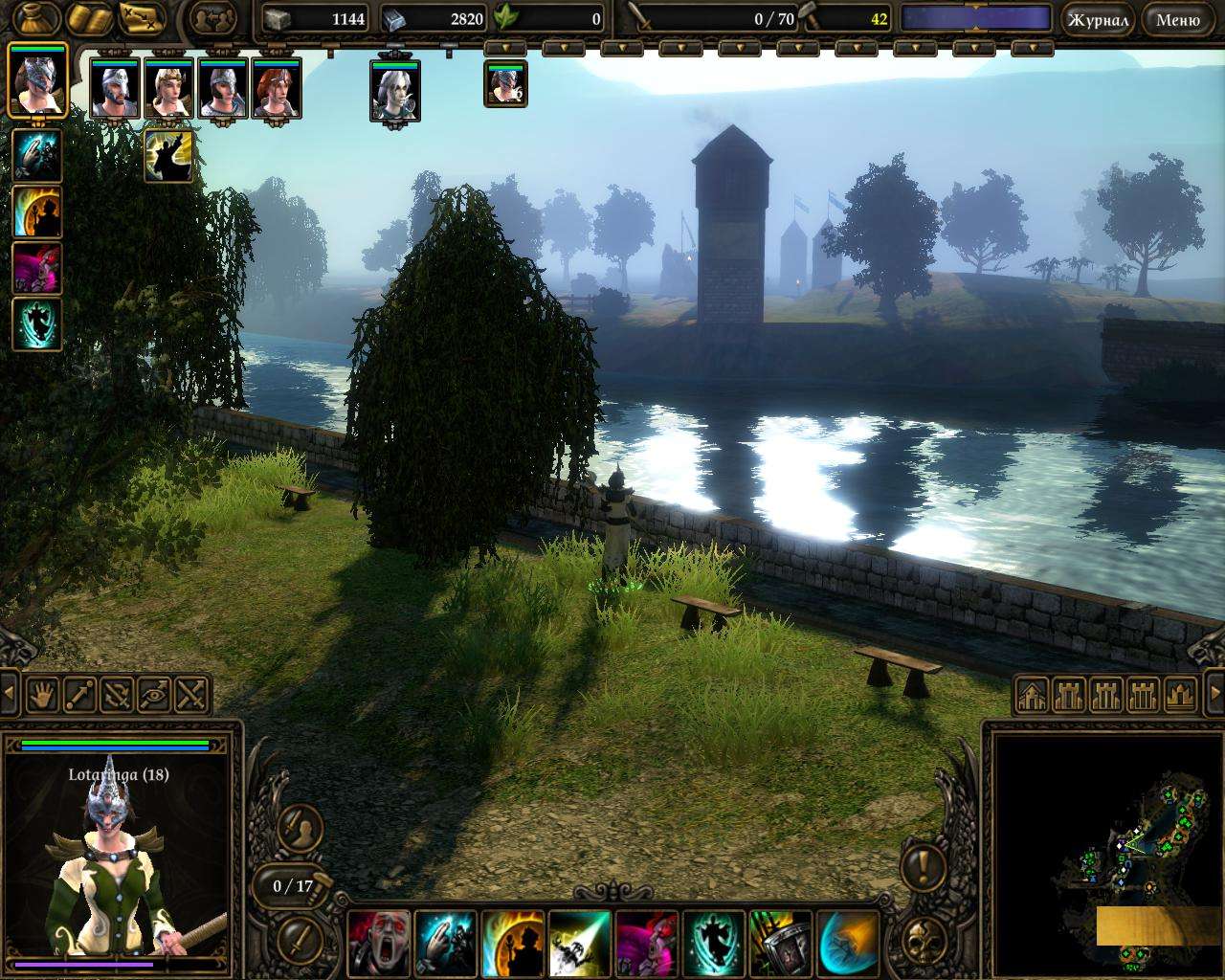The height and width of the screenshot is (980, 1225).
Task: Activate the screaming face ability
Action: coord(378,942)
